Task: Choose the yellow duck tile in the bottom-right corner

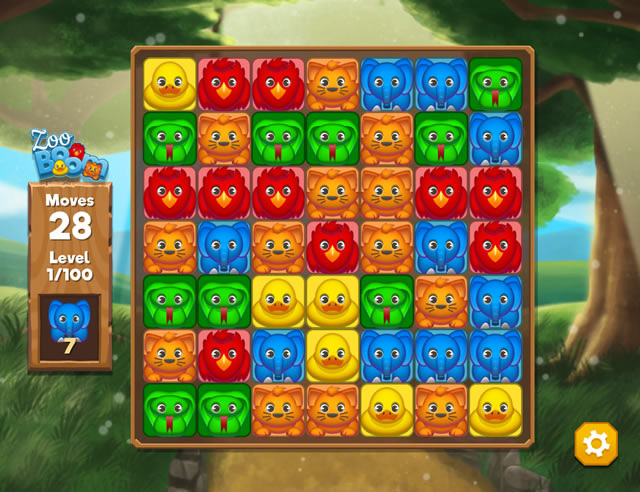Action: (x=495, y=410)
